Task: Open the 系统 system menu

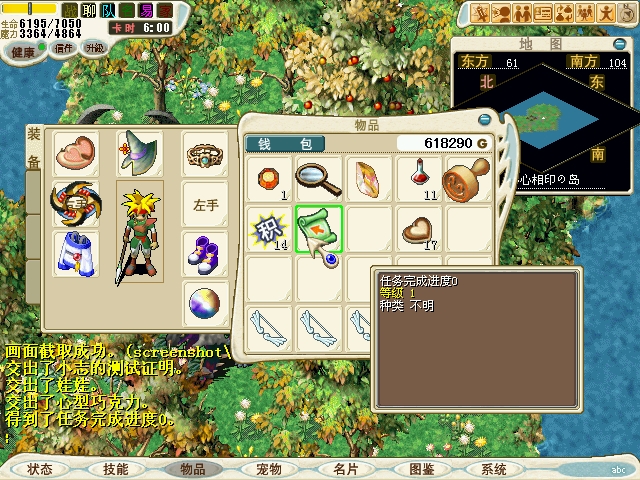Action: (x=493, y=468)
